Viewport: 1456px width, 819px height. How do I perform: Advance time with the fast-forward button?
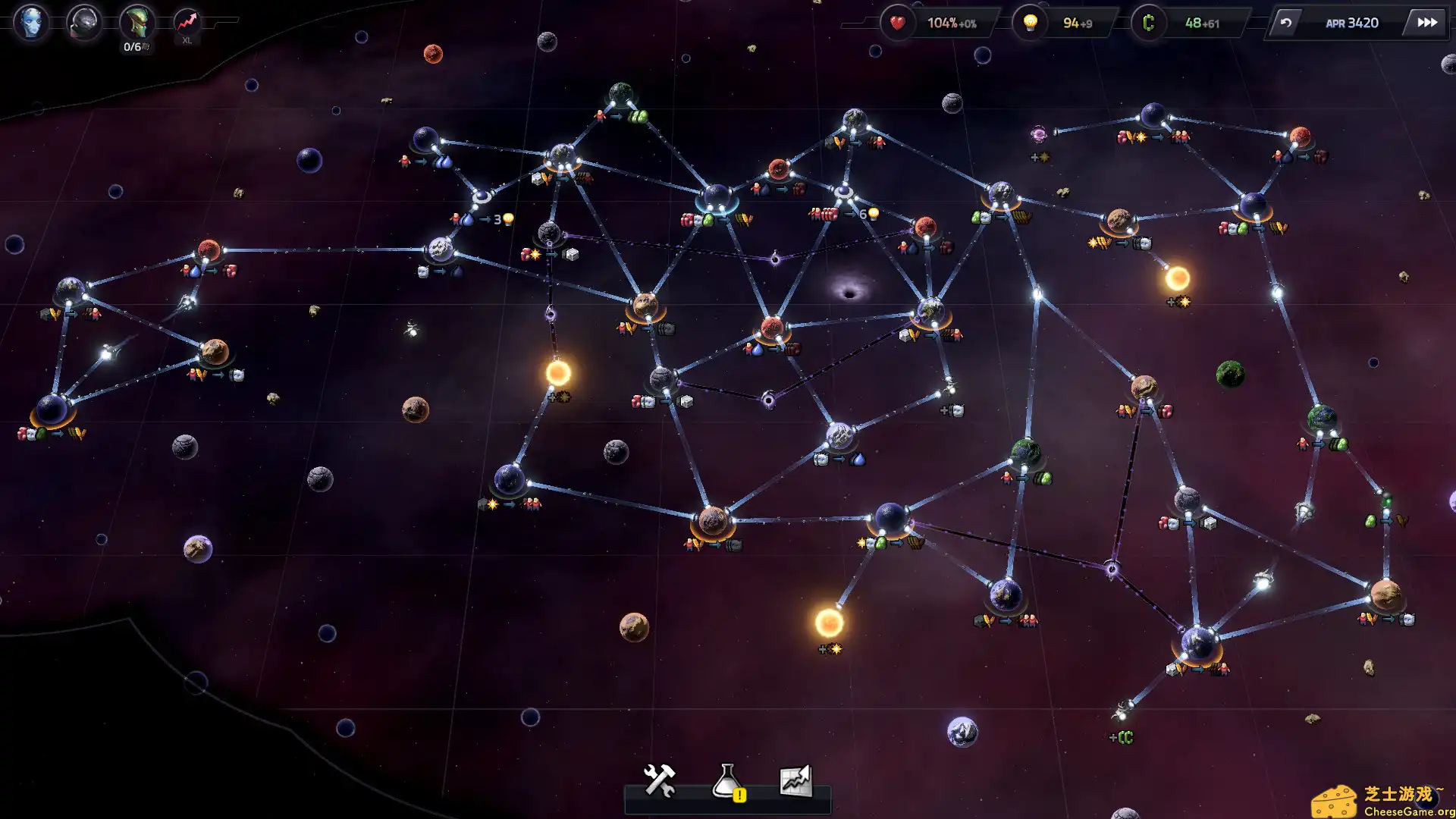pyautogui.click(x=1427, y=23)
